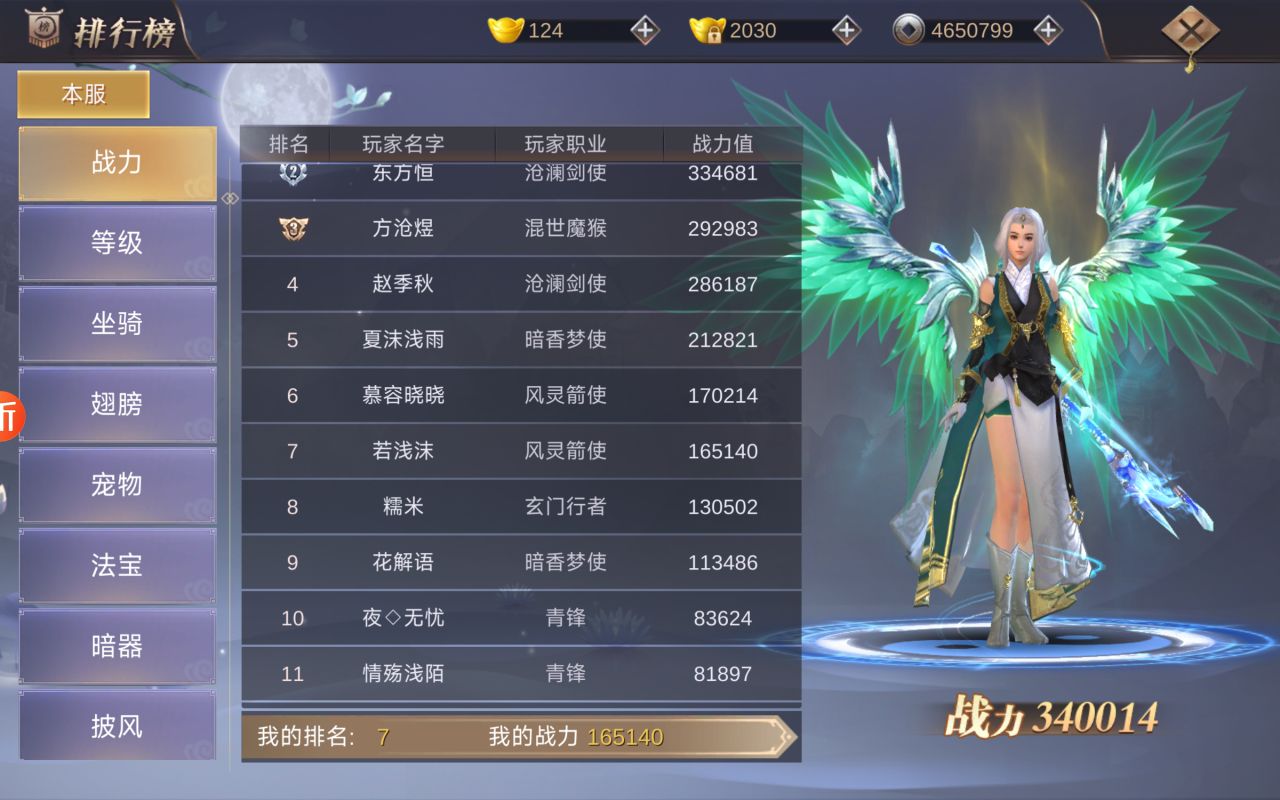Screen dimensions: 1280x800
Task: Add gold ingots with the plus beside 124
Action: pos(645,31)
